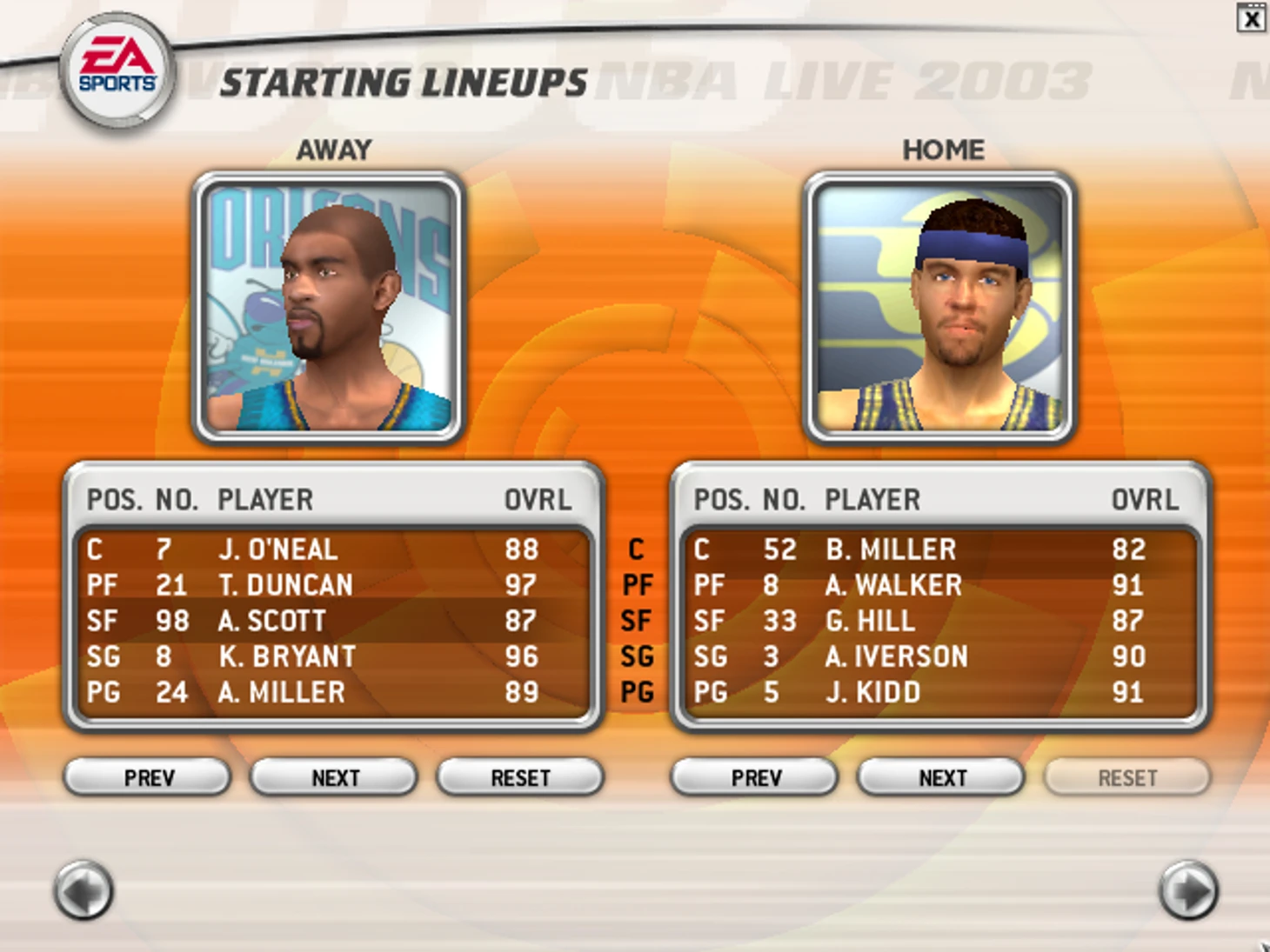Select J. Kidd, the home point guard

[x=872, y=692]
